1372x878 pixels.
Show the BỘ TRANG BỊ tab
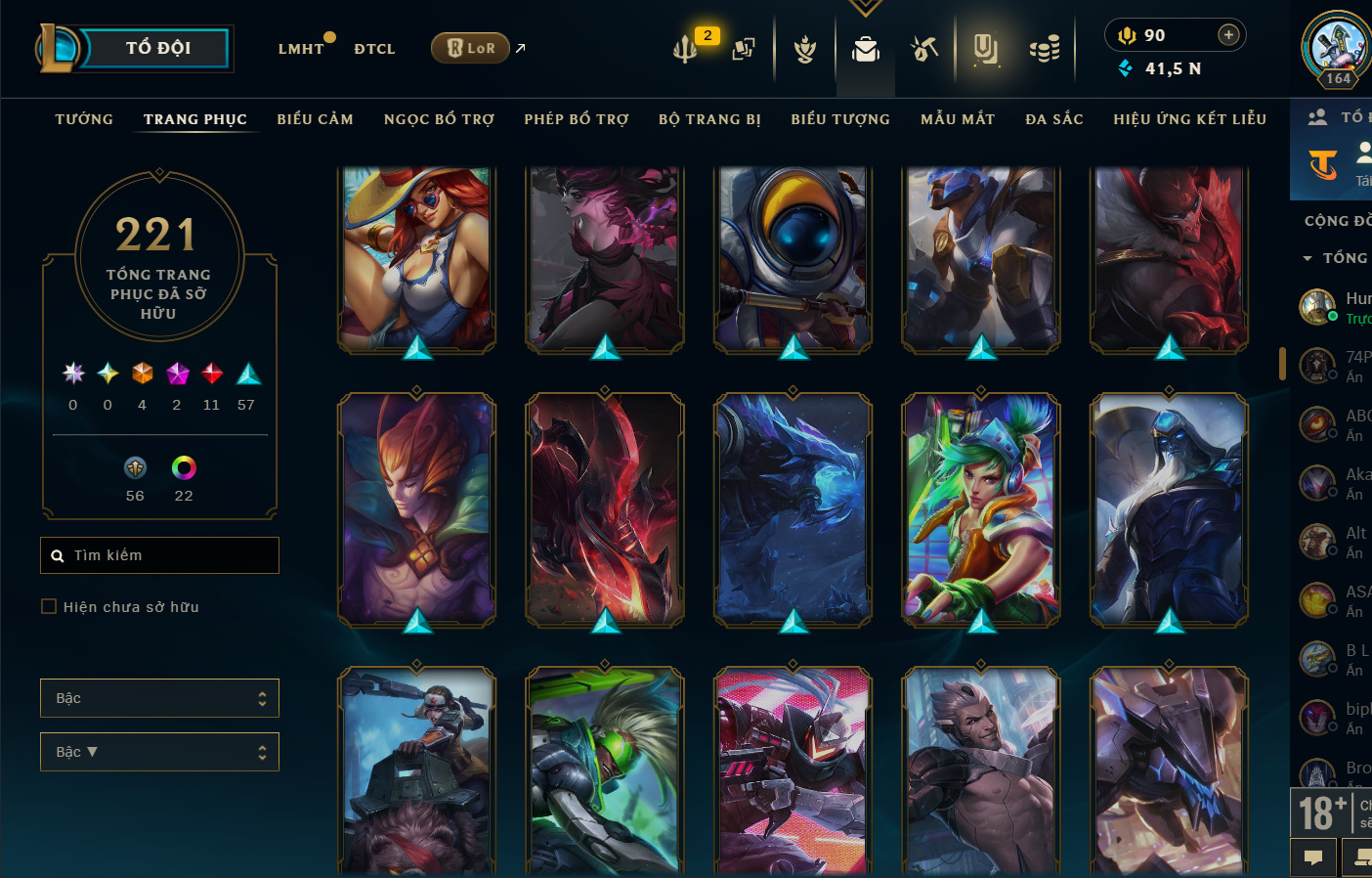pyautogui.click(x=709, y=119)
